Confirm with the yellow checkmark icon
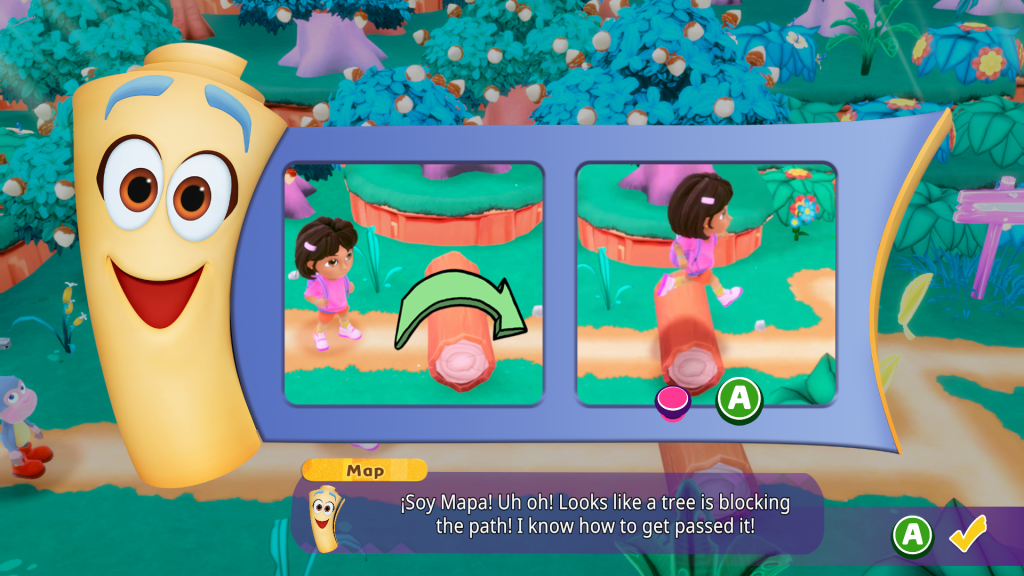The image size is (1024, 576). (x=967, y=534)
